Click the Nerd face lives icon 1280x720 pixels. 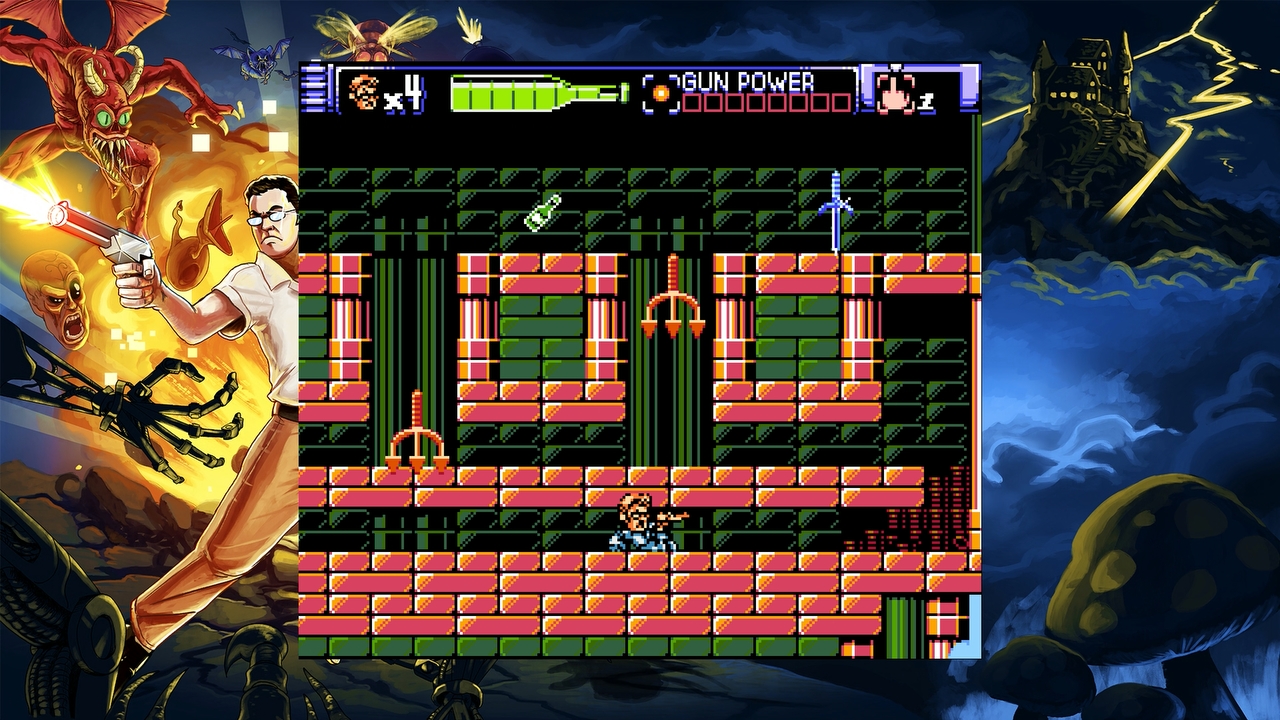pyautogui.click(x=364, y=92)
